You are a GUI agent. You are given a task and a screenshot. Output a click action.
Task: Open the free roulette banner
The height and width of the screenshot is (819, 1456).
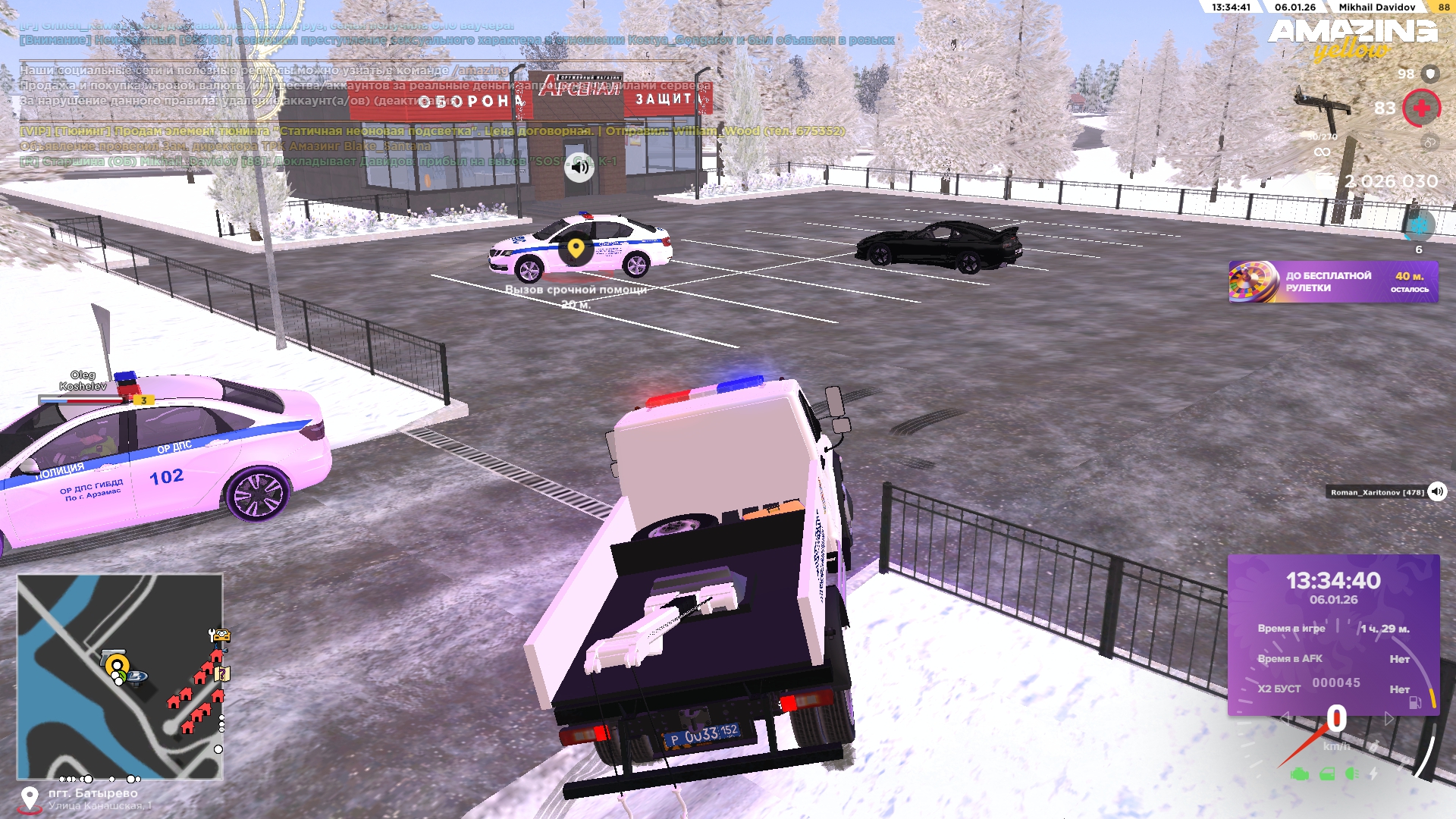pos(1332,282)
